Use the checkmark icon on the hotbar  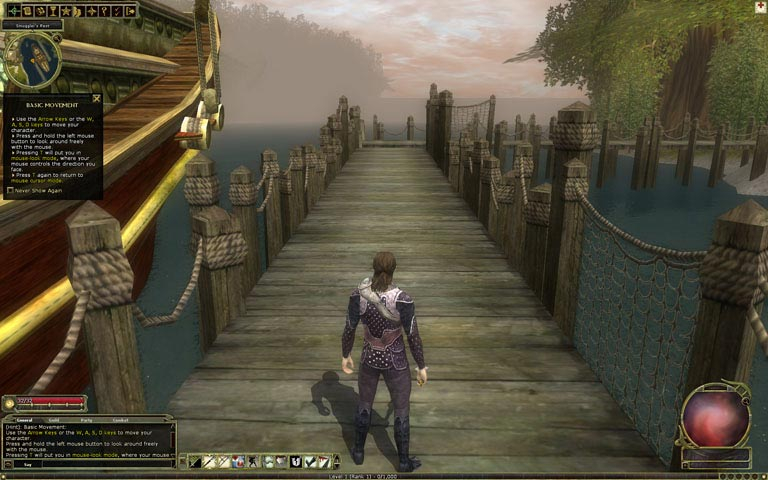[311, 461]
